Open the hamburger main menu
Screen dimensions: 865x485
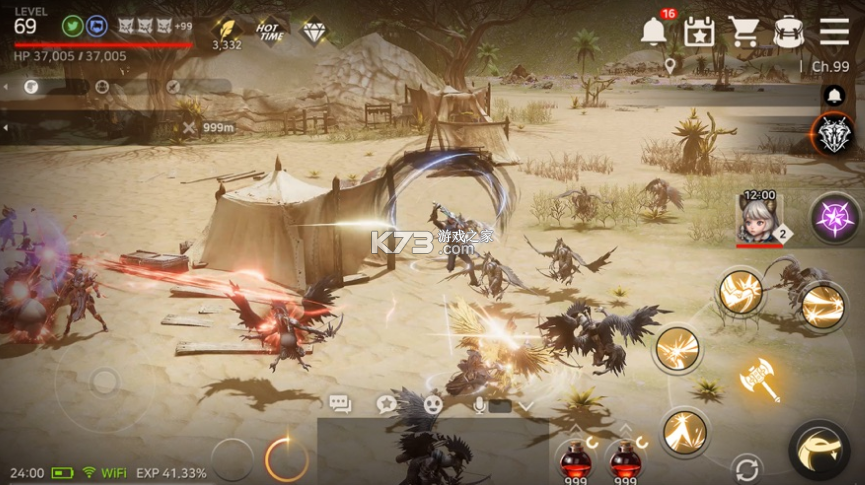pos(834,32)
